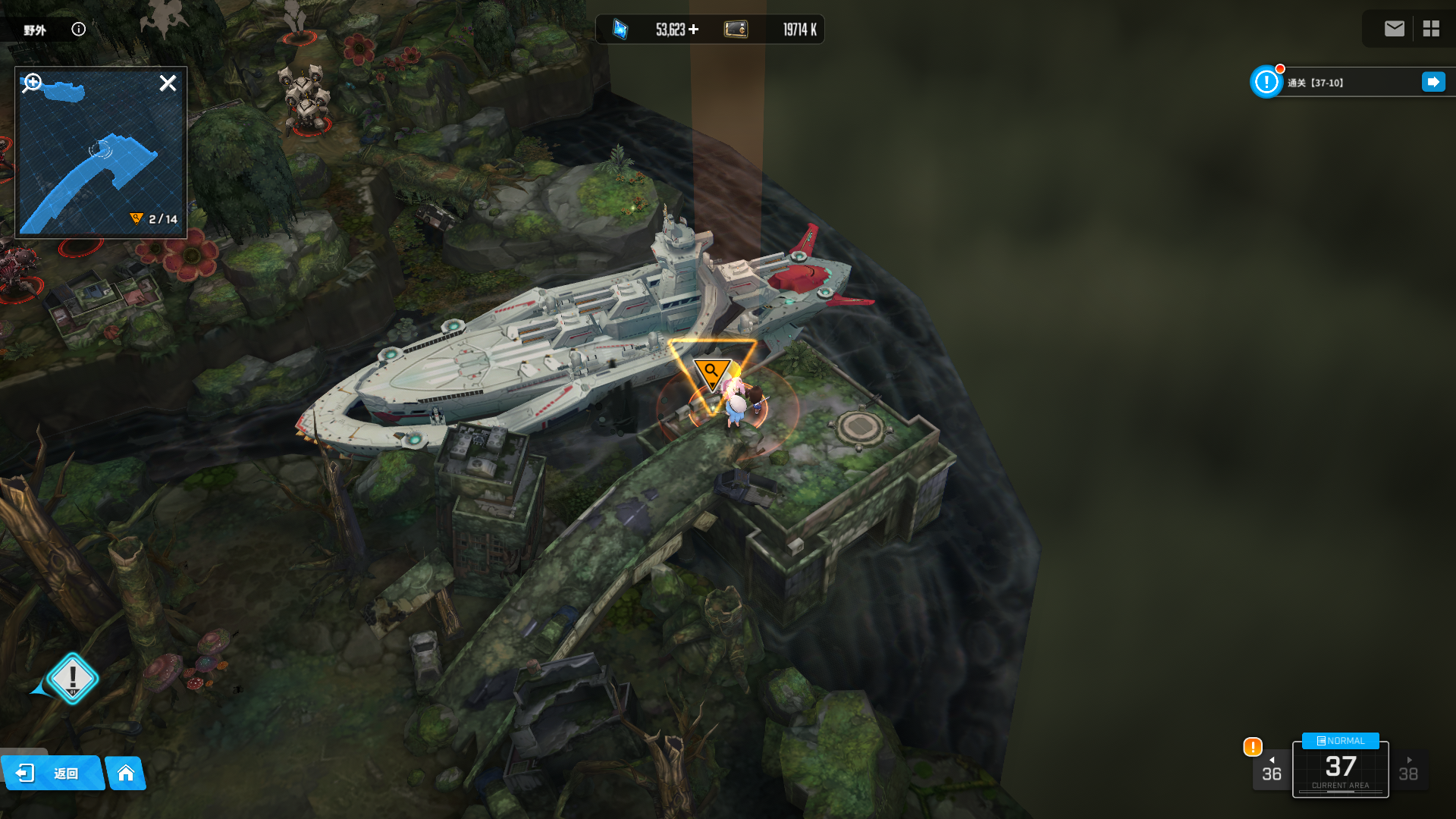Open current area 37 Normal selector
Viewport: 1456px width, 819px height.
tap(1340, 767)
